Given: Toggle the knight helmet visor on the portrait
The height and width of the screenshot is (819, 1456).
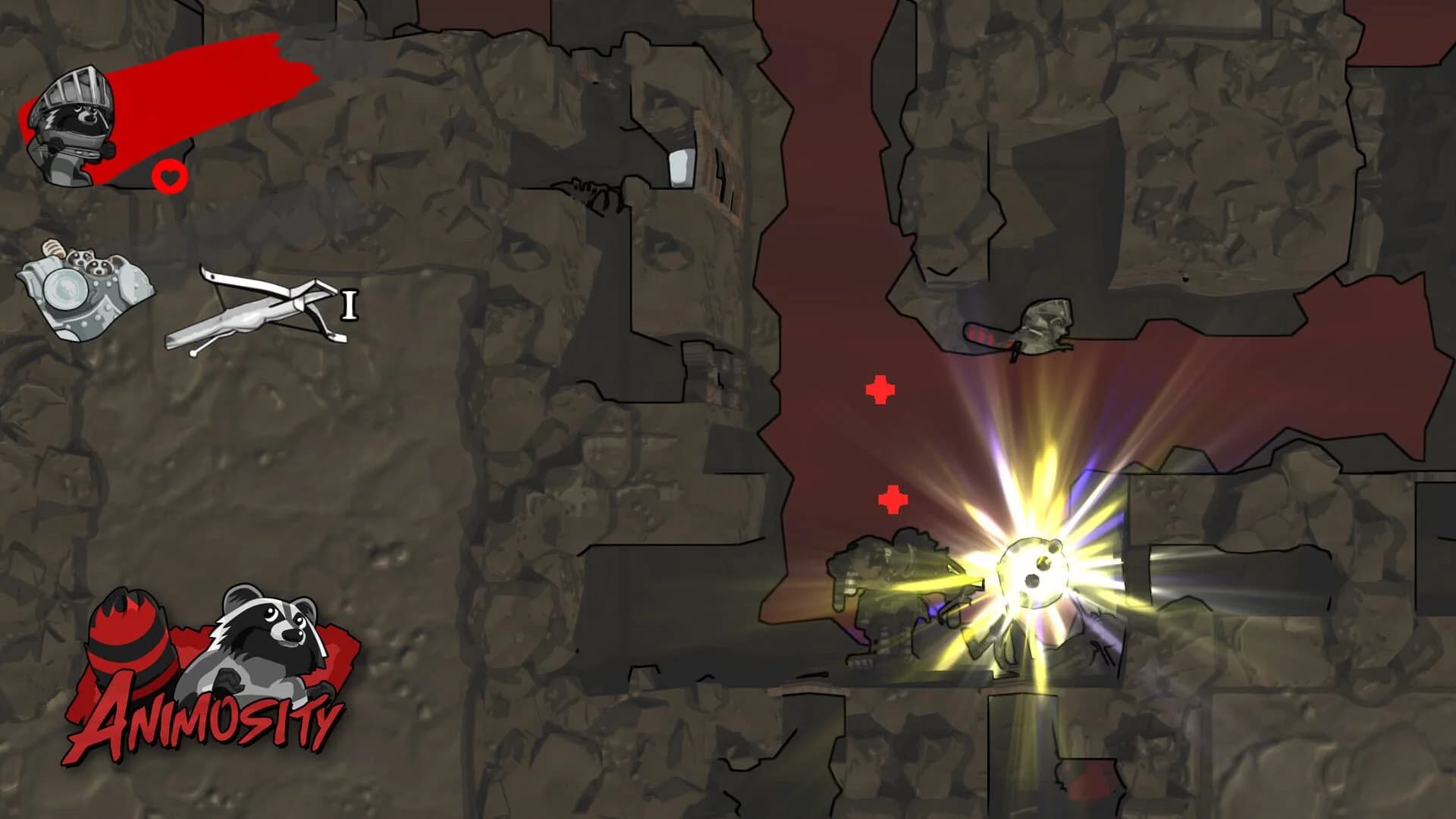Looking at the screenshot, I should (76, 87).
